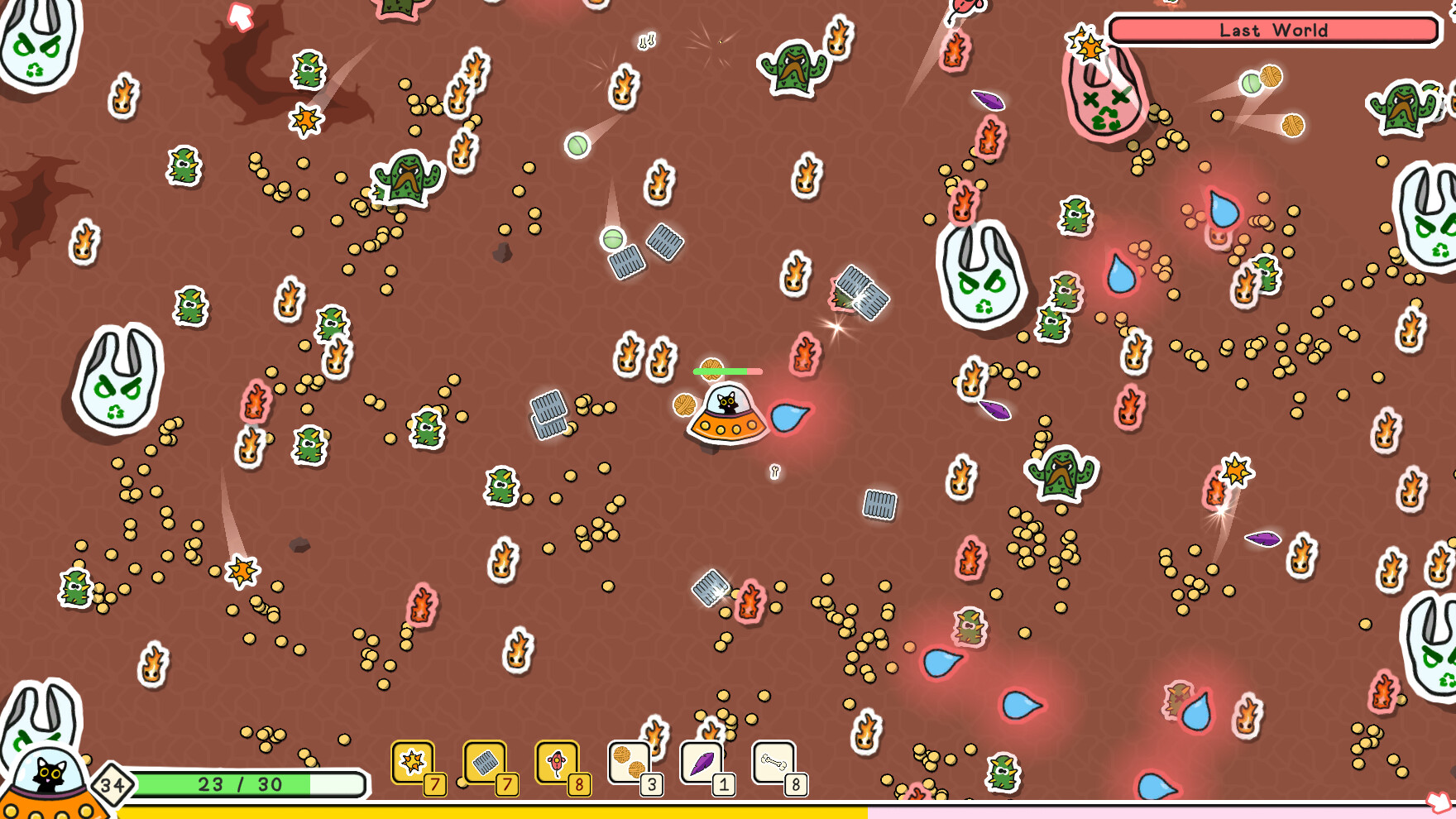Click the level 34 badge

pyautogui.click(x=112, y=783)
